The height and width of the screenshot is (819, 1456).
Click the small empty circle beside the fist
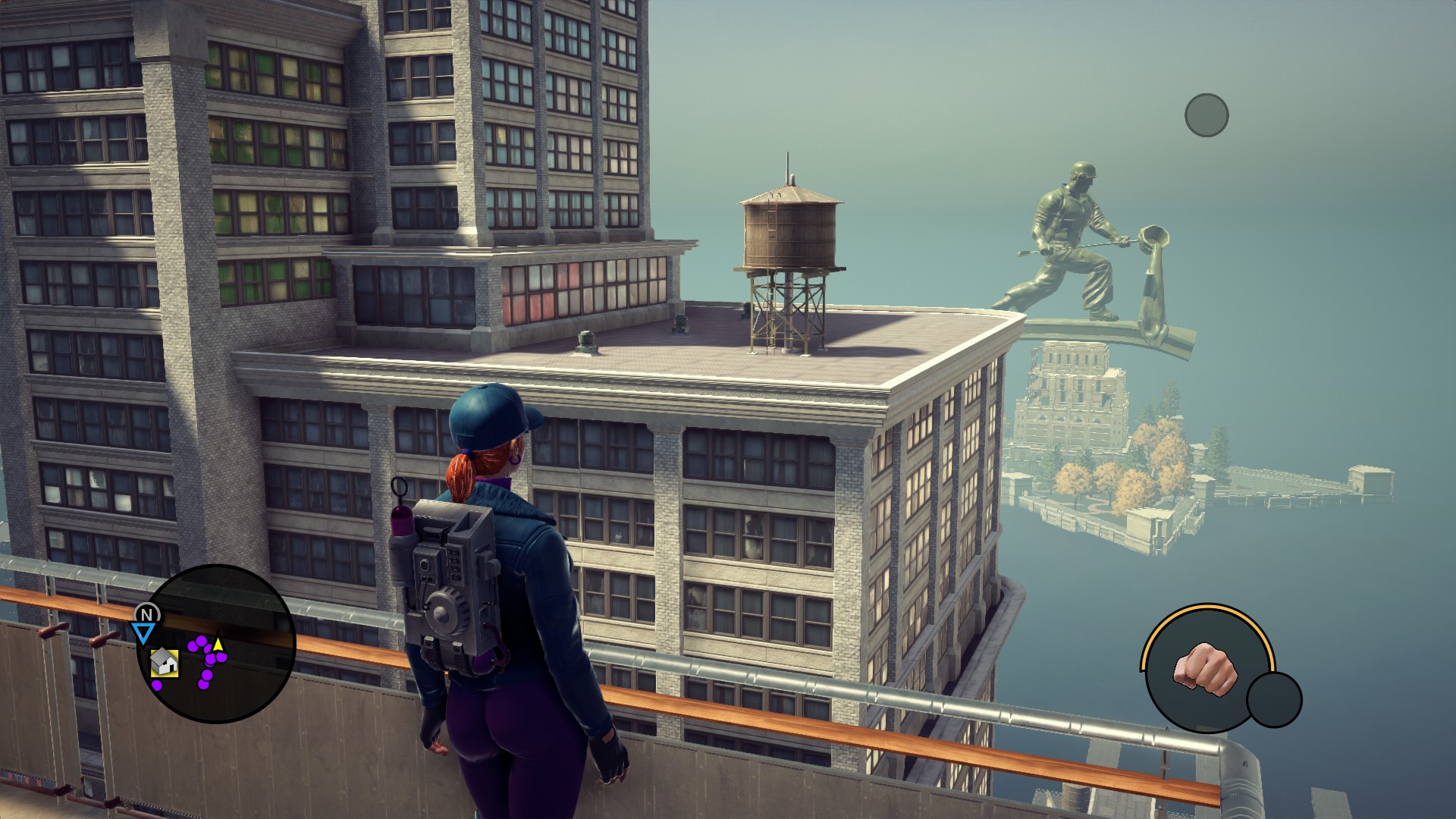1274,699
